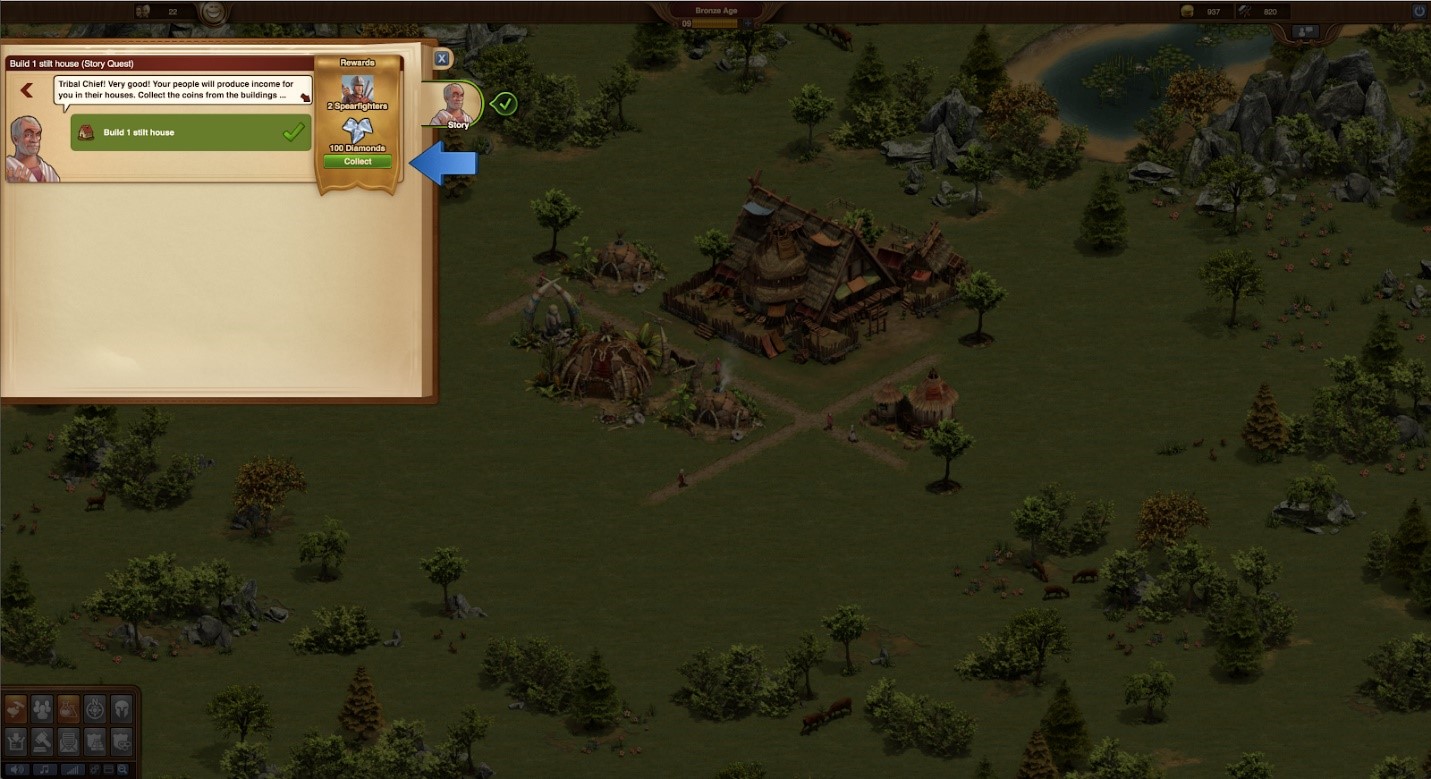Click the zoom-out magnifier button

point(122,770)
